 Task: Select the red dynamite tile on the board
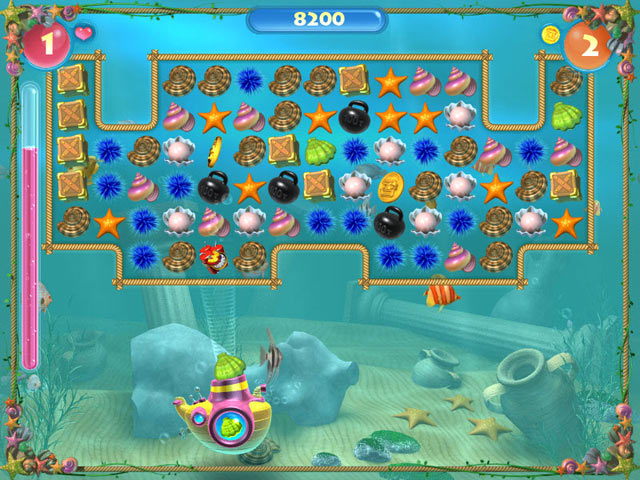(x=213, y=256)
